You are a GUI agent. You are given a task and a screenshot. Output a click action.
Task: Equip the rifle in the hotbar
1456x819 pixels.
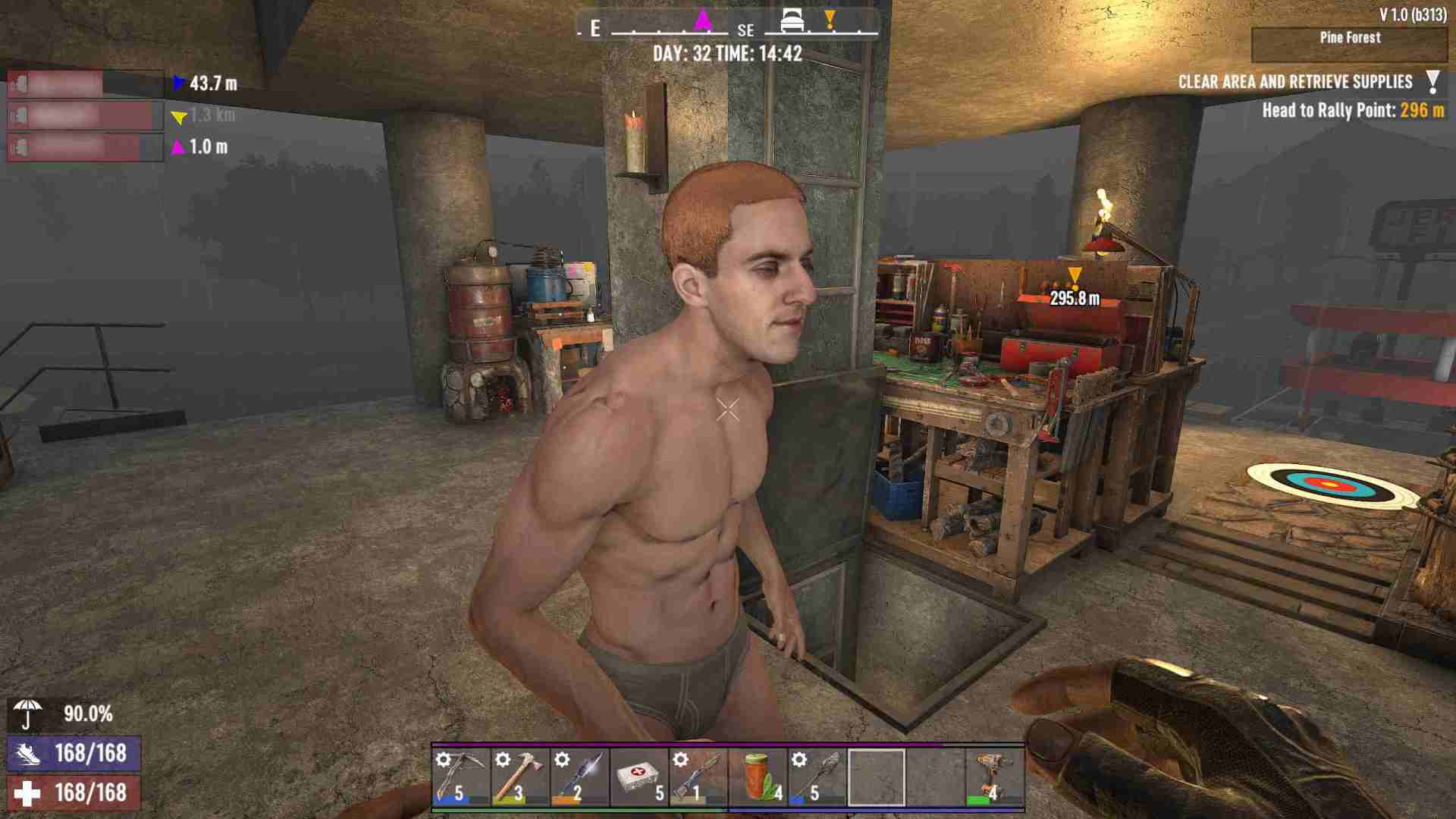(698, 777)
